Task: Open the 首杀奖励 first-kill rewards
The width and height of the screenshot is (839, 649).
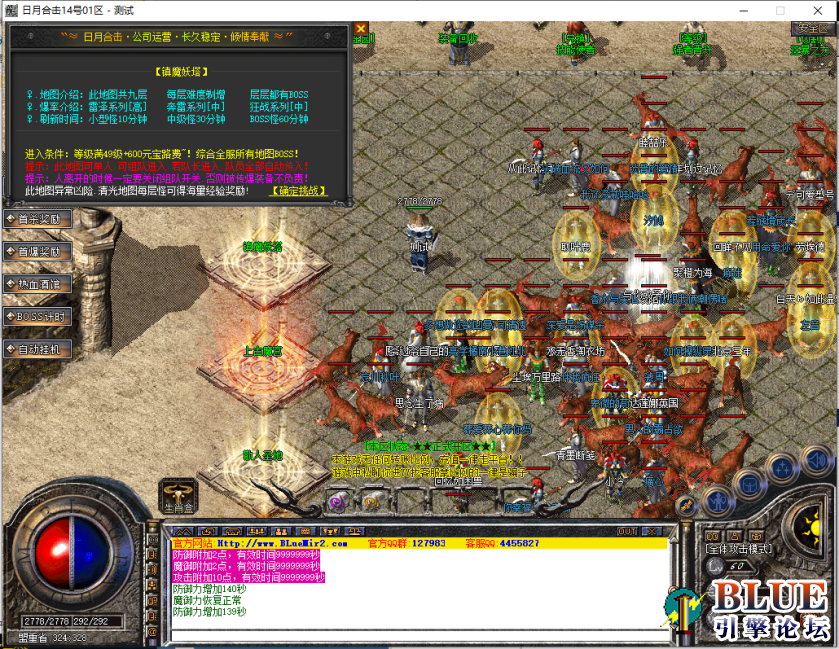Action: coord(38,219)
